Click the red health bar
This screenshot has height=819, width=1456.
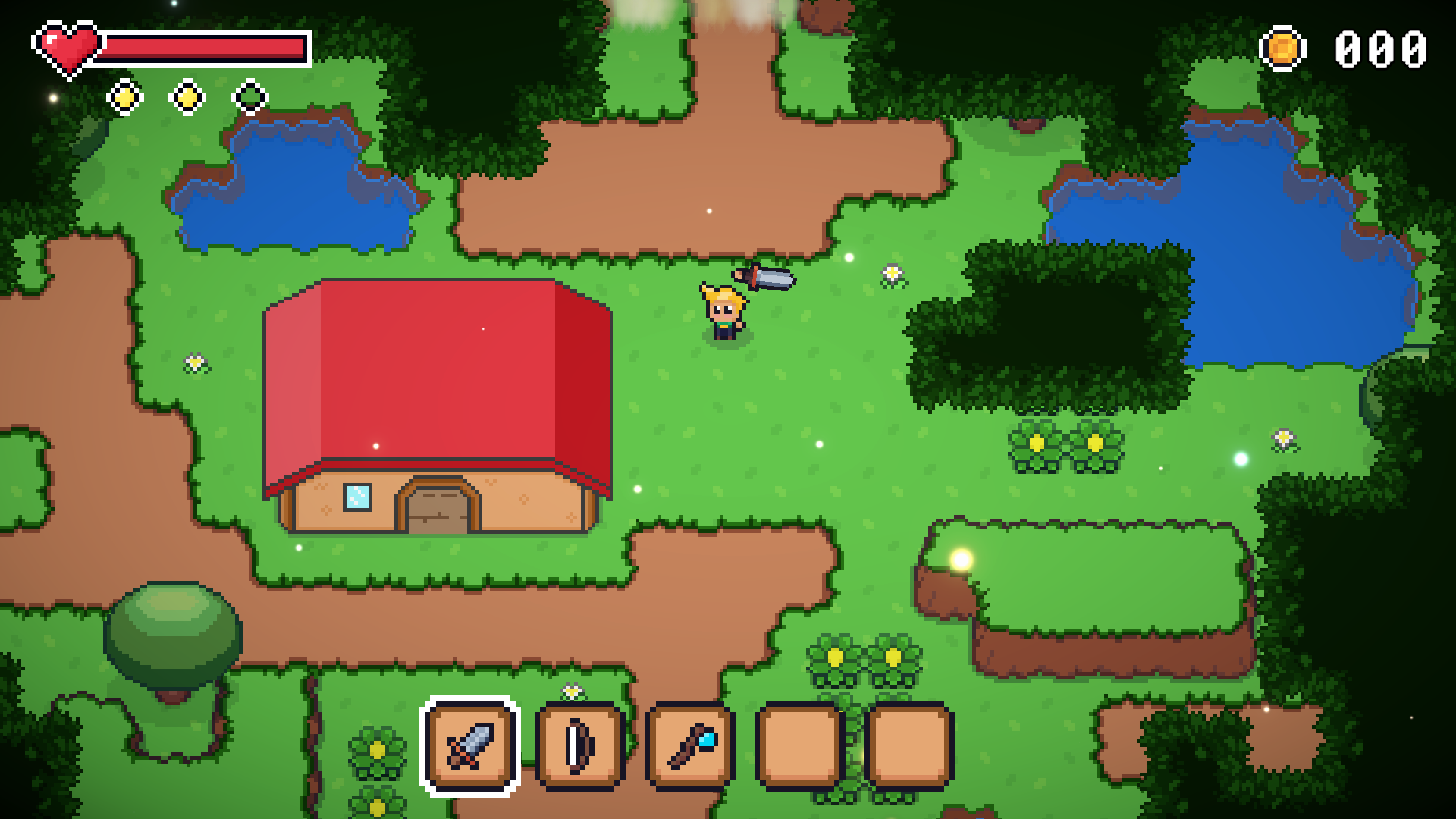pyautogui.click(x=205, y=47)
